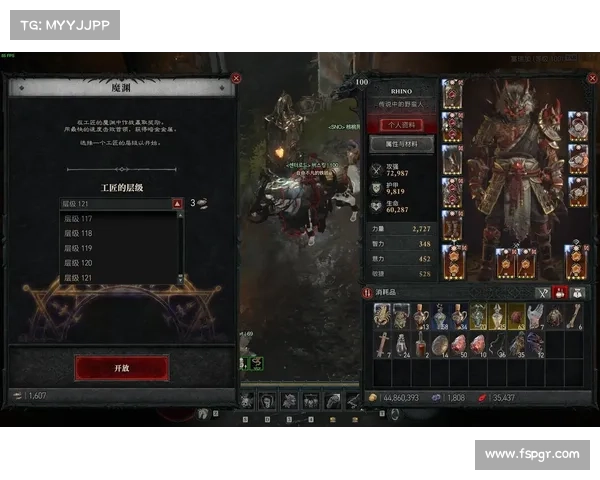Image resolution: width=600 pixels, height=480 pixels.
Task: Close the 魔渊 panel
Action: pyautogui.click(x=236, y=78)
